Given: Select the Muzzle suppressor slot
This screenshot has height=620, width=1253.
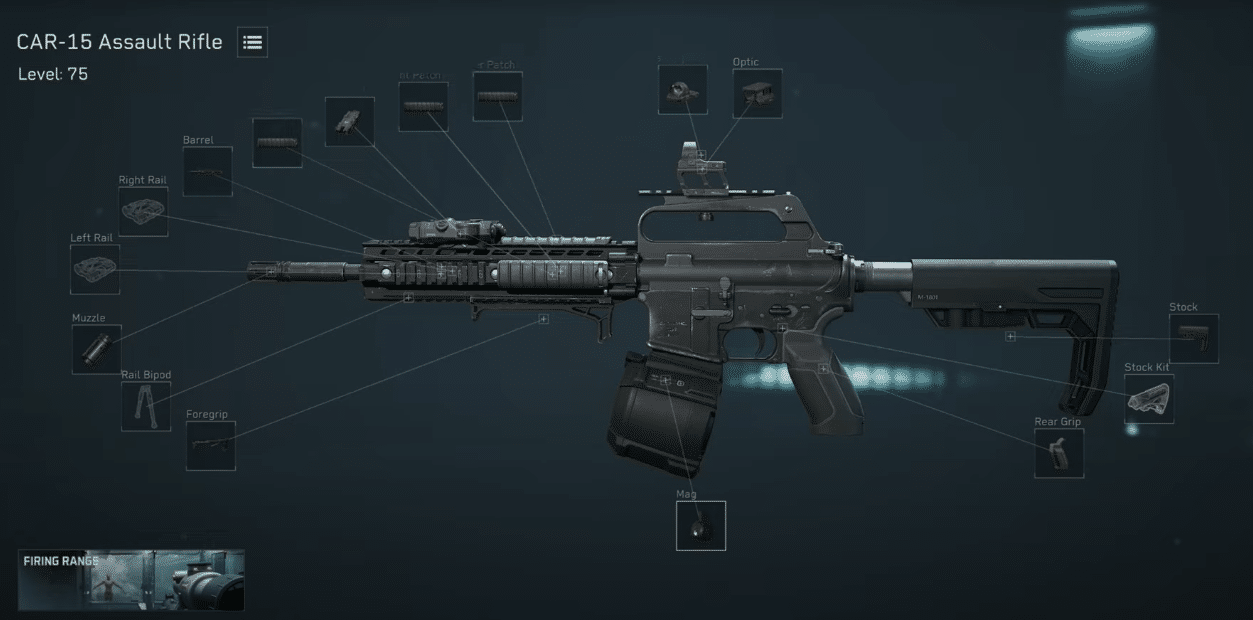Looking at the screenshot, I should point(96,349).
